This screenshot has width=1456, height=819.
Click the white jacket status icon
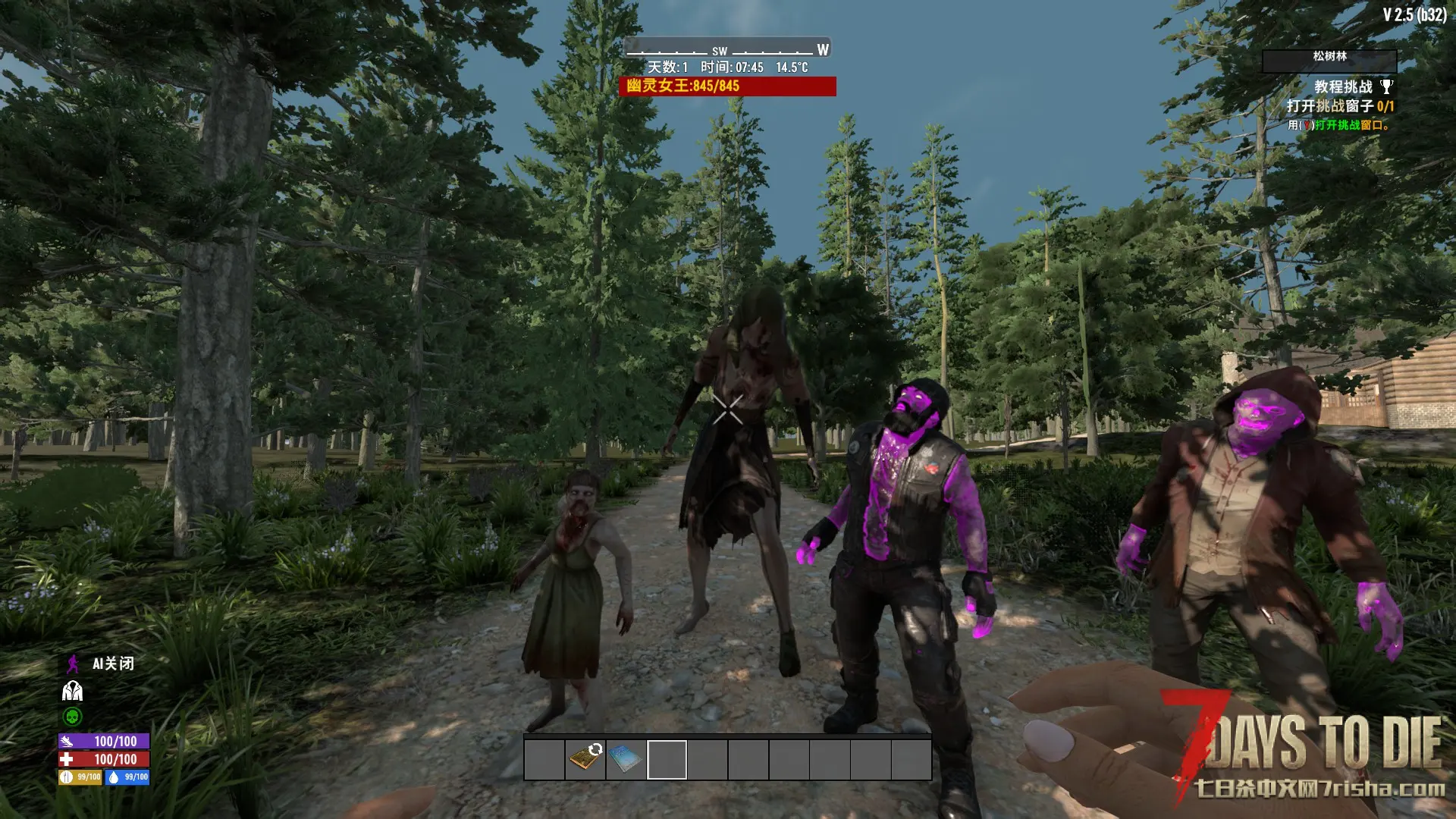tap(72, 691)
